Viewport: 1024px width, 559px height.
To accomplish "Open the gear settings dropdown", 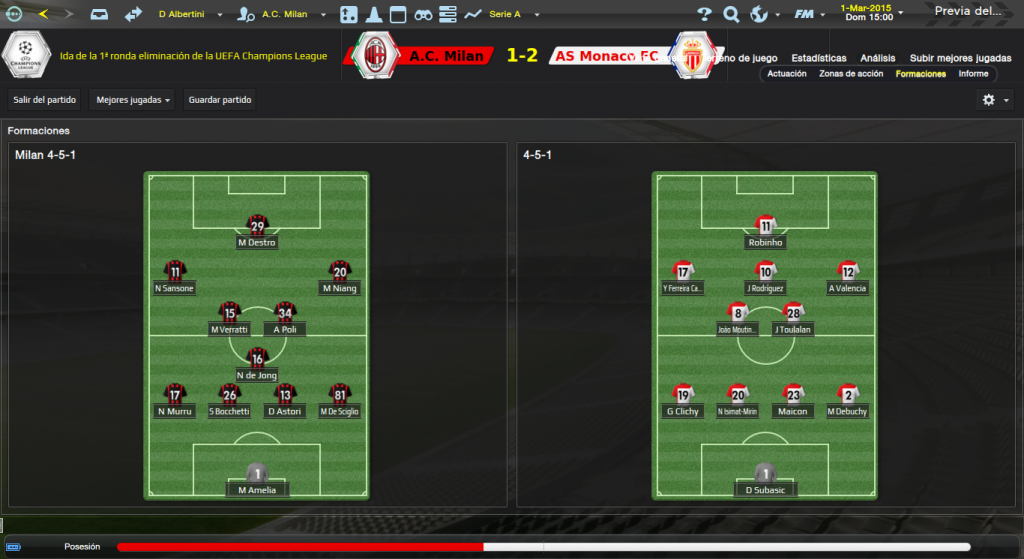I will click(x=995, y=100).
